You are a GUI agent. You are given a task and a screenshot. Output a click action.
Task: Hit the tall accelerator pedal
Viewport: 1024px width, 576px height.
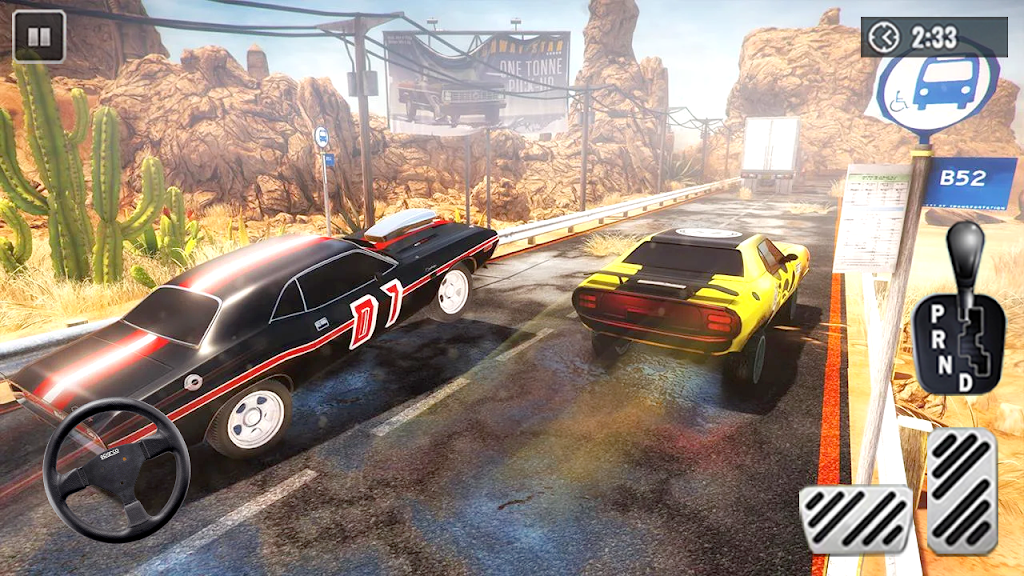click(x=961, y=491)
